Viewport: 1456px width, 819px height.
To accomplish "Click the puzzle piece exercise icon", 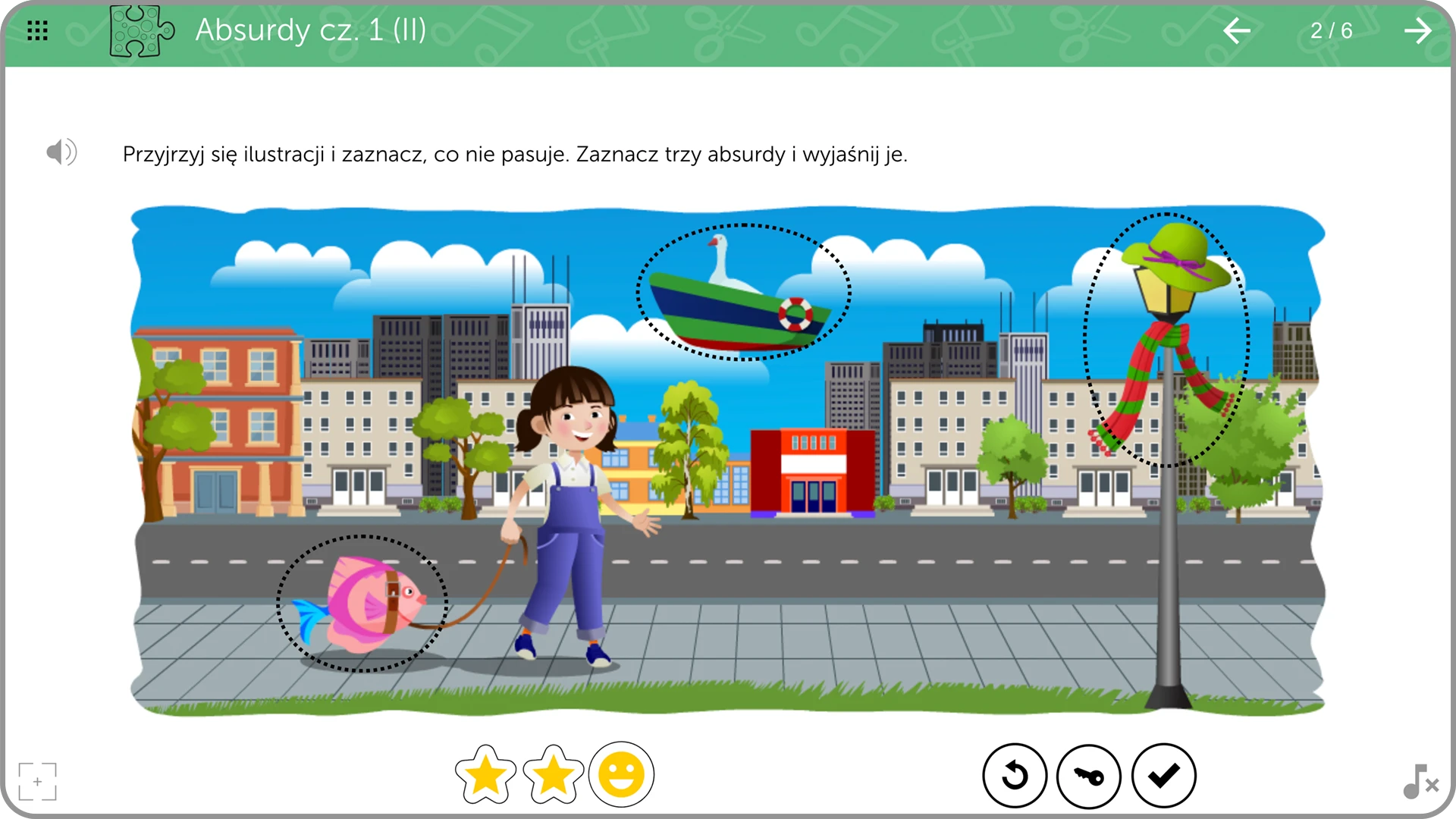I will tap(140, 32).
